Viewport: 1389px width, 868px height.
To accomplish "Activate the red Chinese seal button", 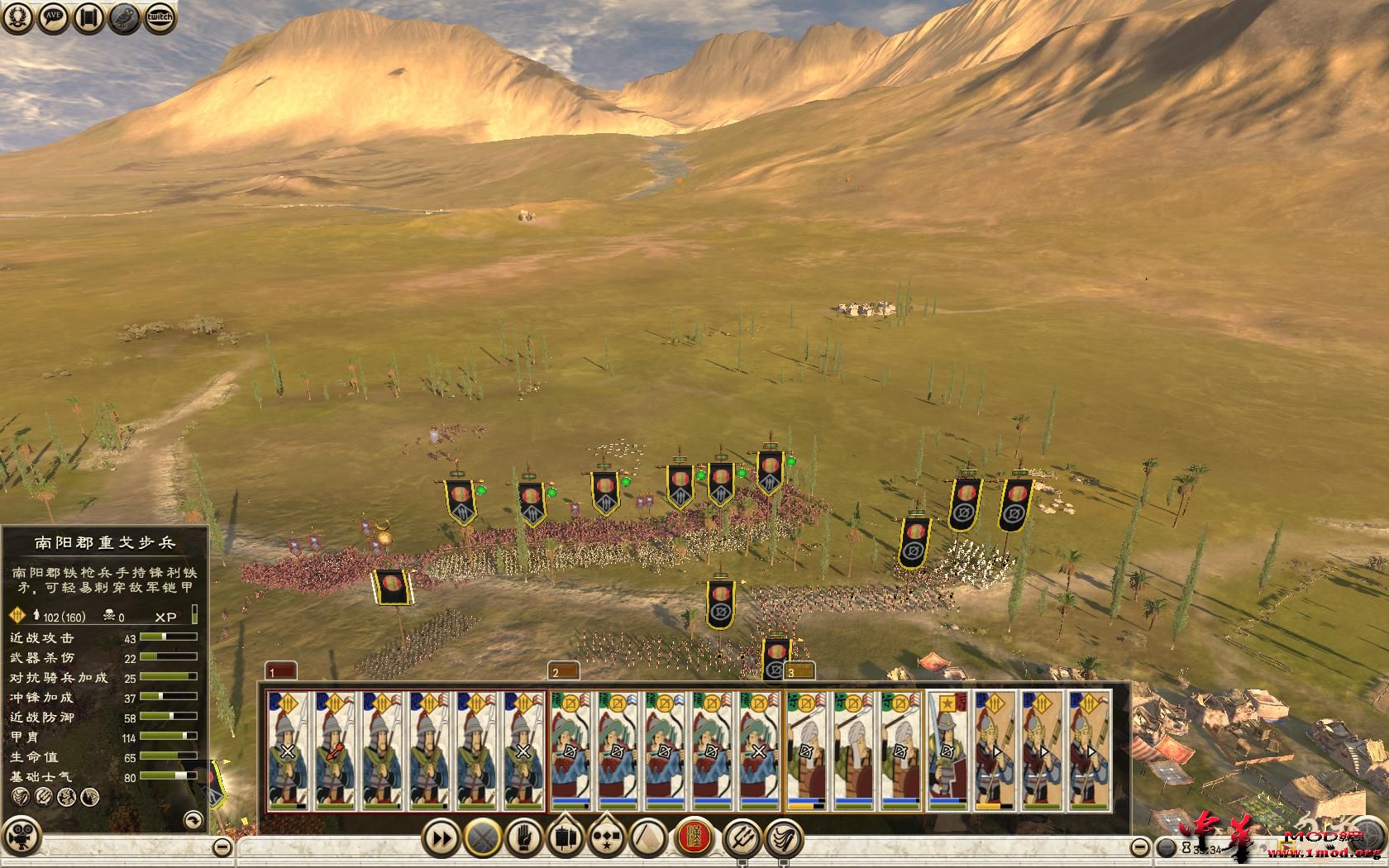I will (x=695, y=837).
